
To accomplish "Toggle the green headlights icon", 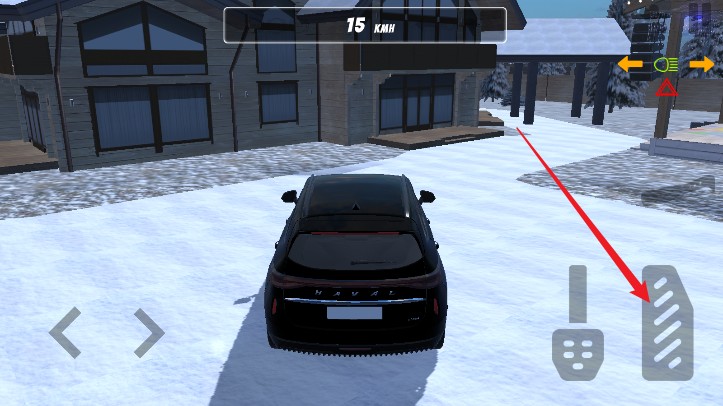I will click(664, 65).
